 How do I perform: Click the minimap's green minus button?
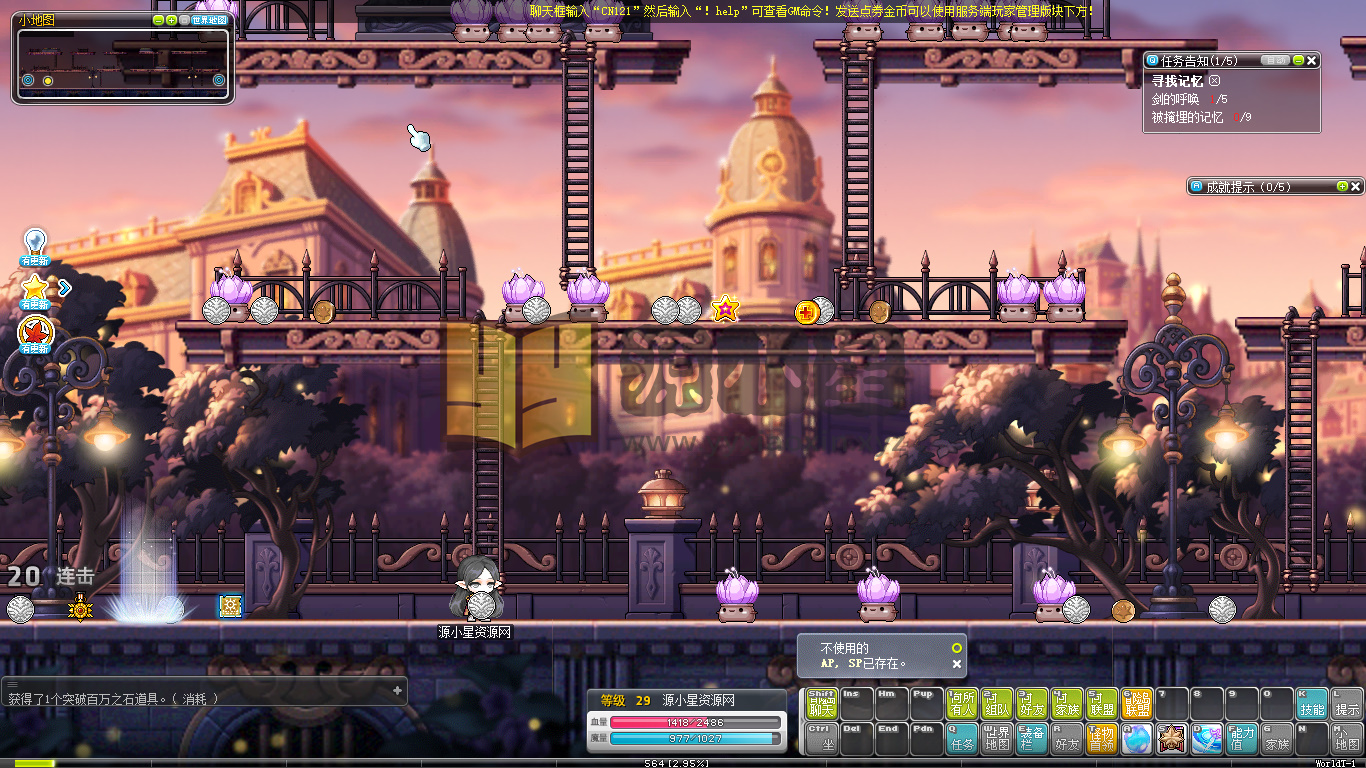coord(158,20)
